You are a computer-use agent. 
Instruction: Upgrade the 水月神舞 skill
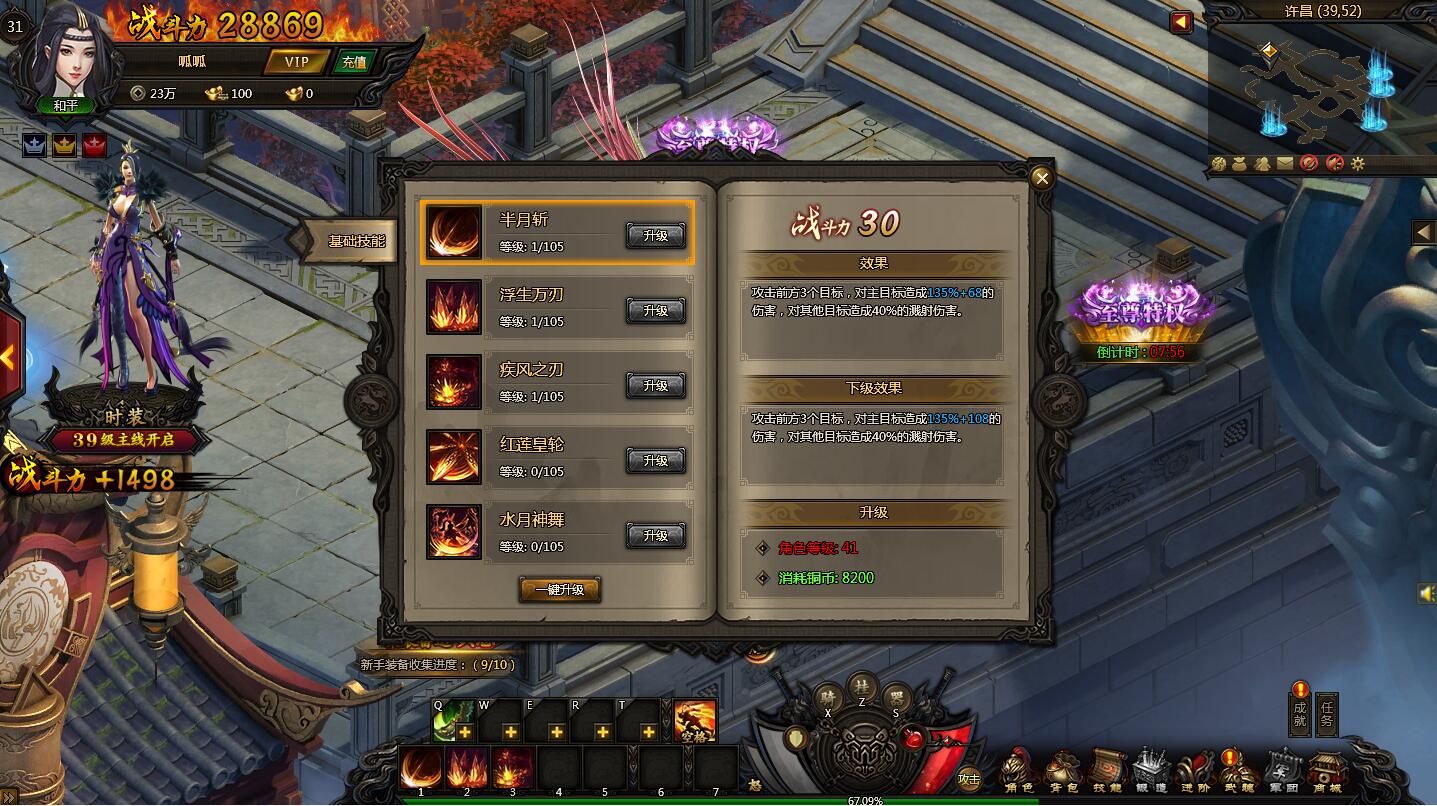coord(655,536)
